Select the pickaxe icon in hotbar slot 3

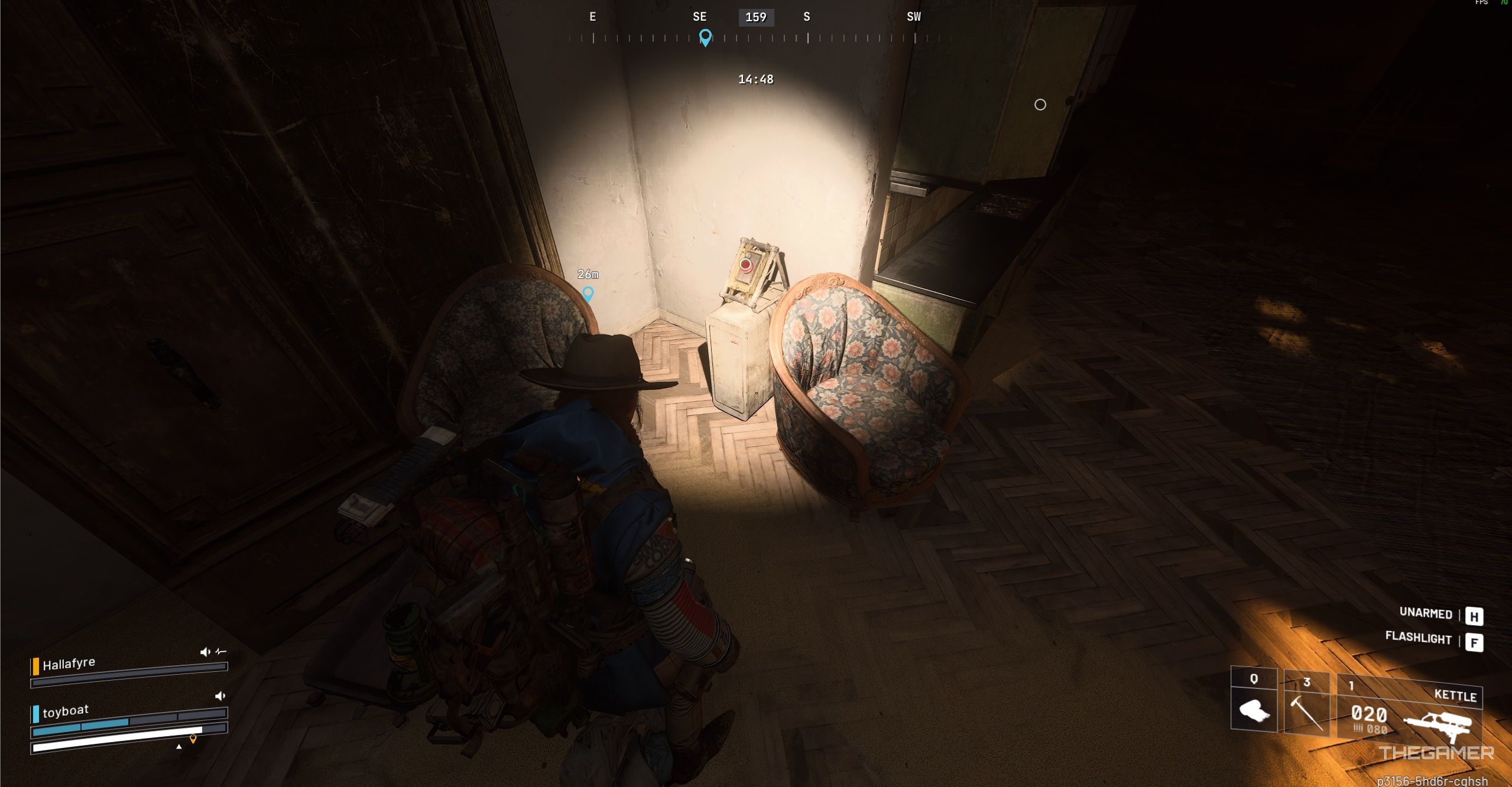(1307, 714)
